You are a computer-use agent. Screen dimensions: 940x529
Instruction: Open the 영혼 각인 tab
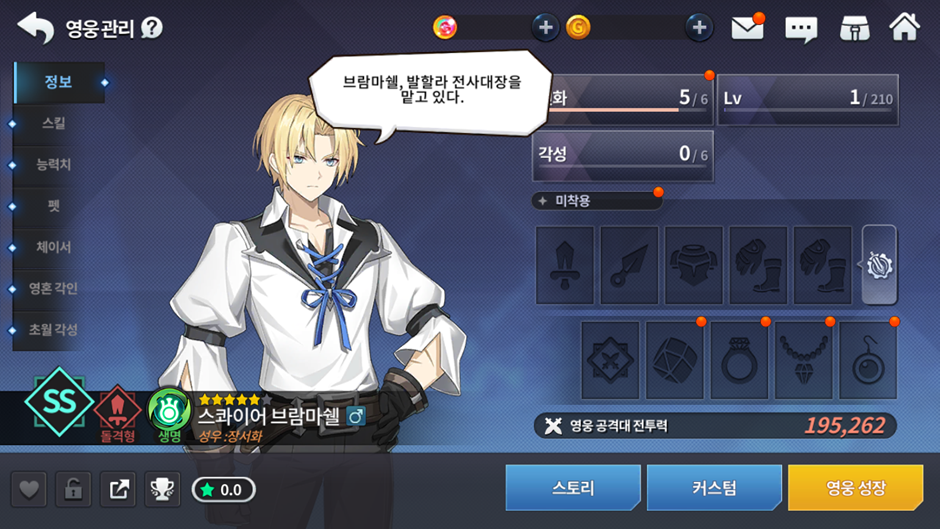pos(54,288)
